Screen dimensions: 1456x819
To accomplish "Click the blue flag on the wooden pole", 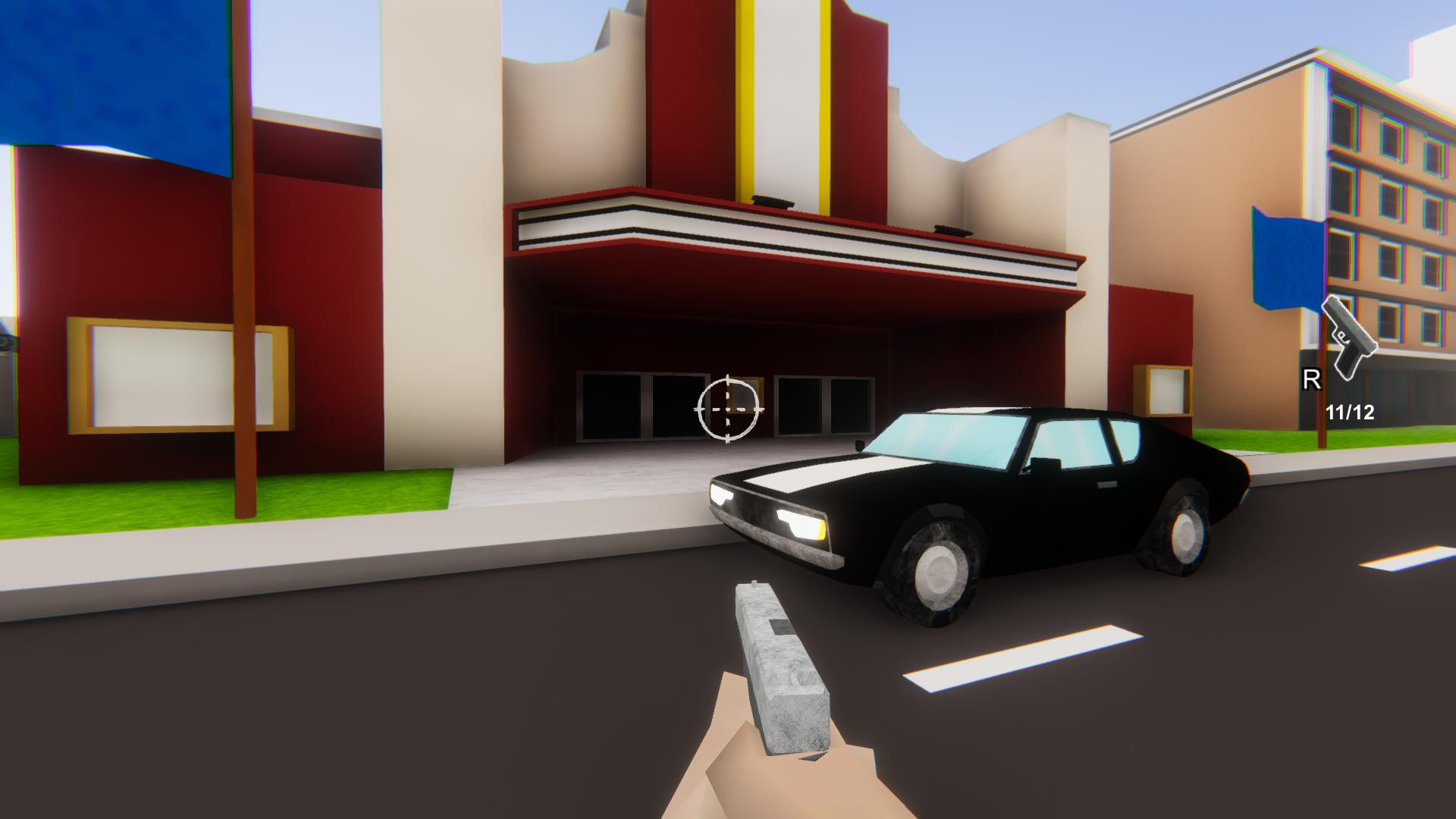I will [1285, 258].
